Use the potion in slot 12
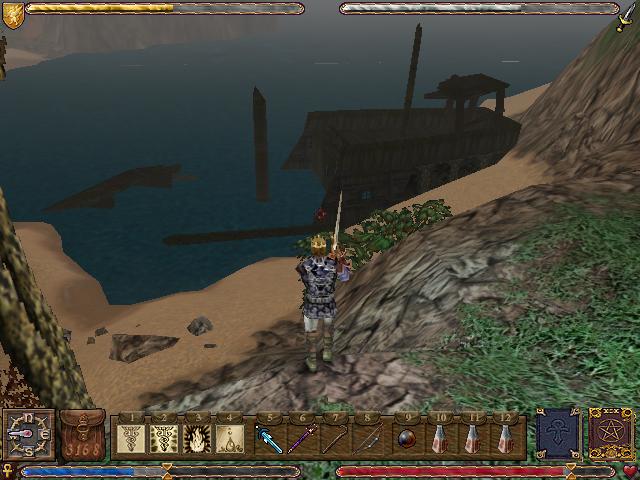640x480 pixels. 508,437
